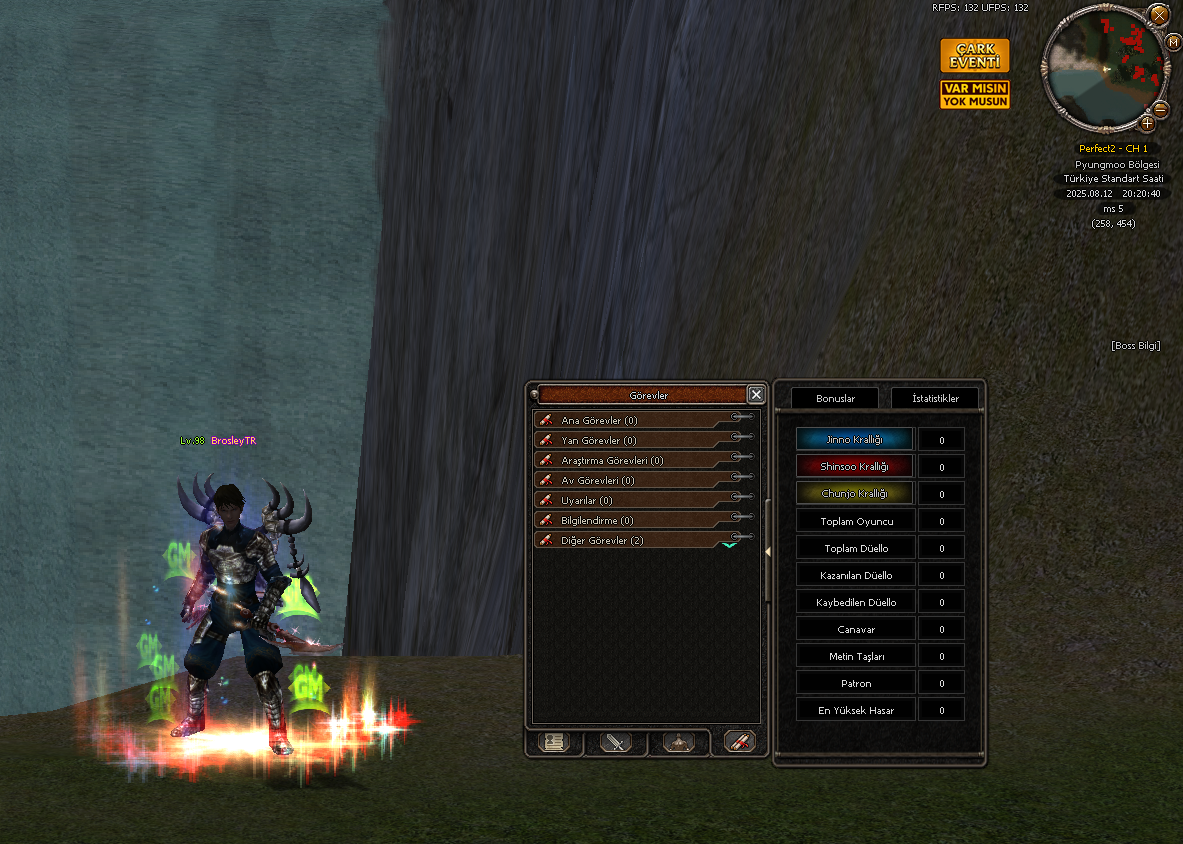Close the Görevler quest window

tap(756, 395)
